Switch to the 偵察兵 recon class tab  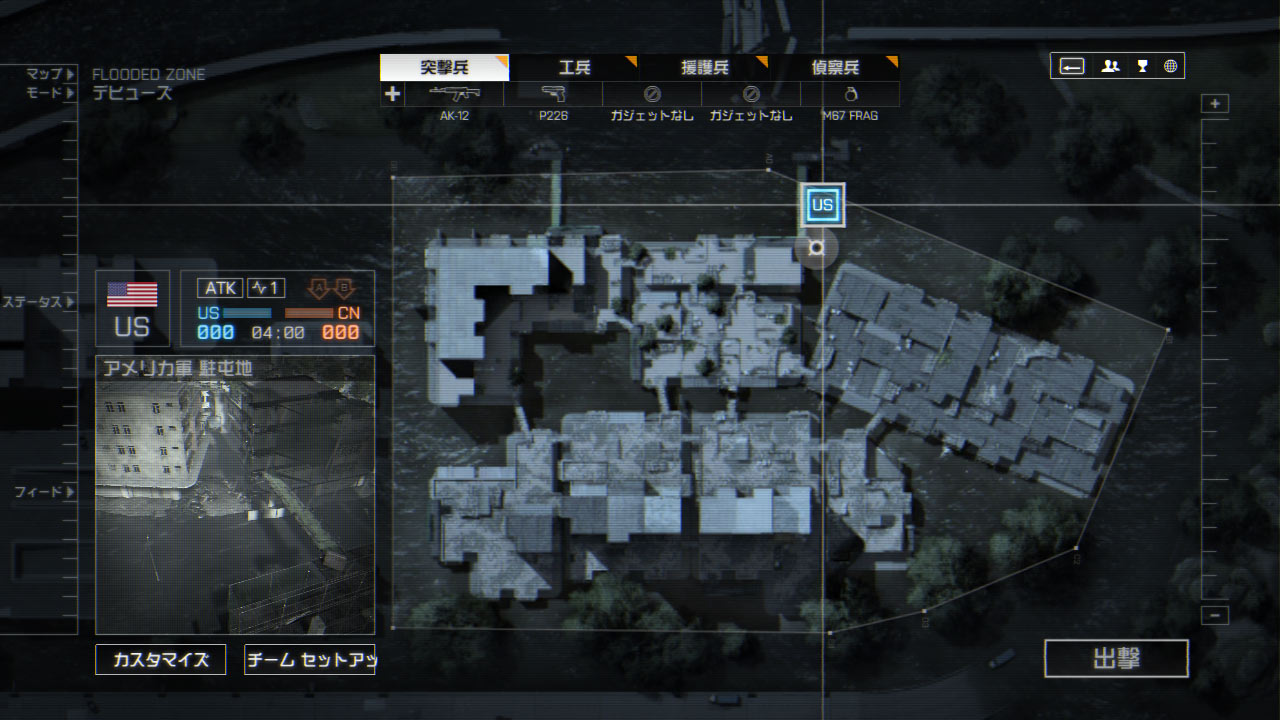coord(835,68)
